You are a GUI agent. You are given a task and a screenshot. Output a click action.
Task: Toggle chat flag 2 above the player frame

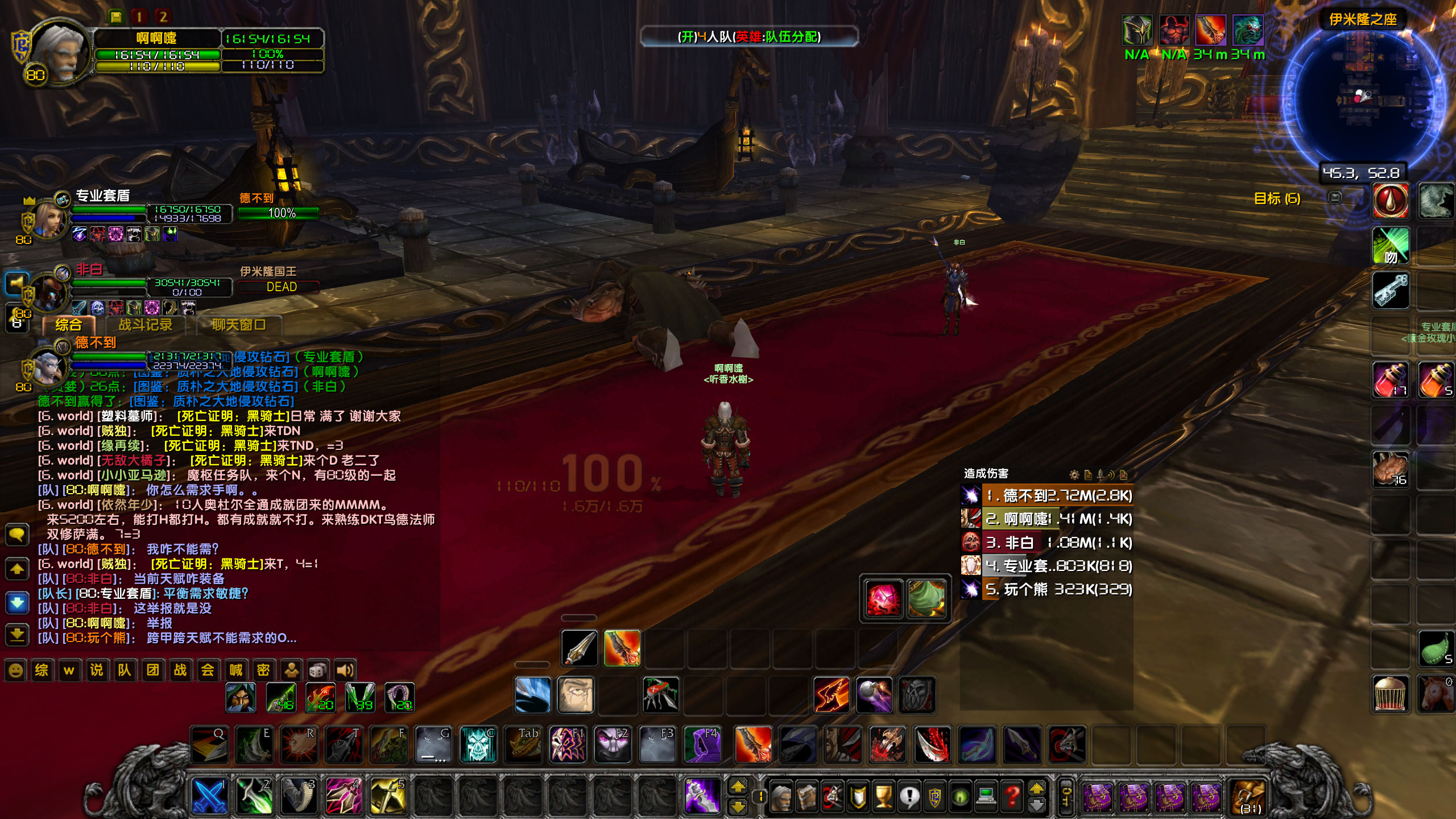(x=163, y=17)
